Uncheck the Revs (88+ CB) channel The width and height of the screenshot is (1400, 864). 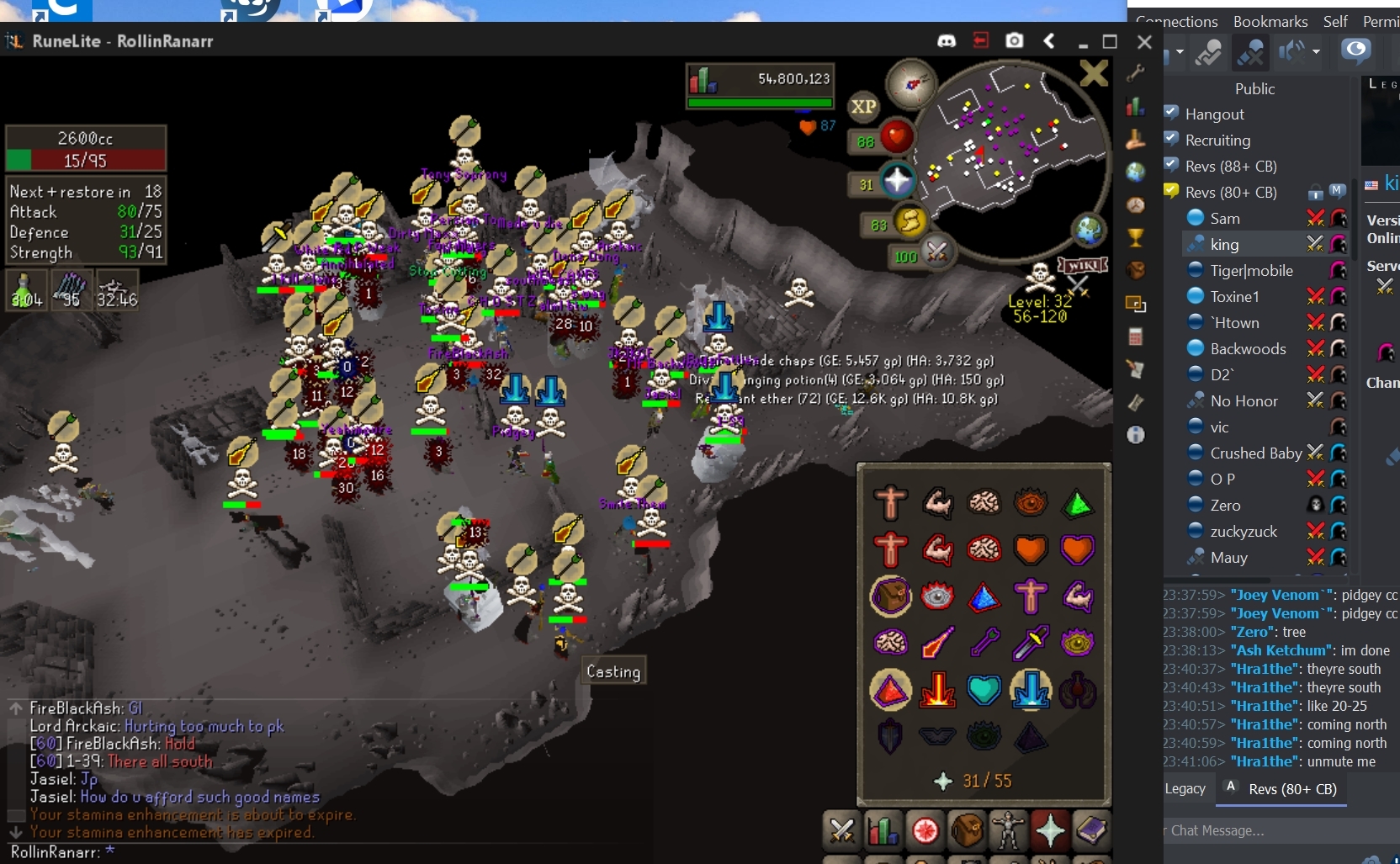1171,165
